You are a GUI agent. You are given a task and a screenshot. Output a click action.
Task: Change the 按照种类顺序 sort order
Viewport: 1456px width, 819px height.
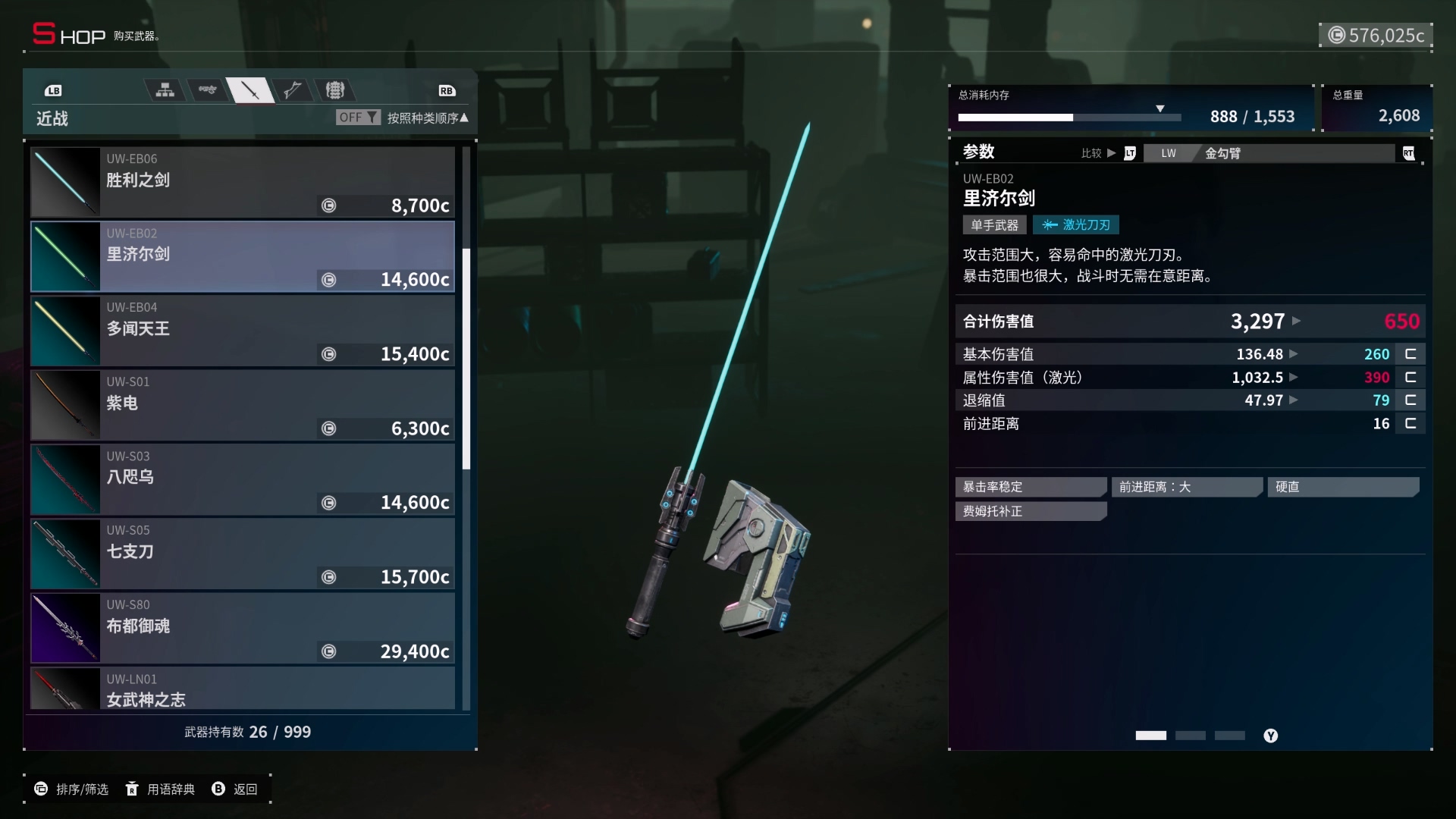click(x=428, y=118)
